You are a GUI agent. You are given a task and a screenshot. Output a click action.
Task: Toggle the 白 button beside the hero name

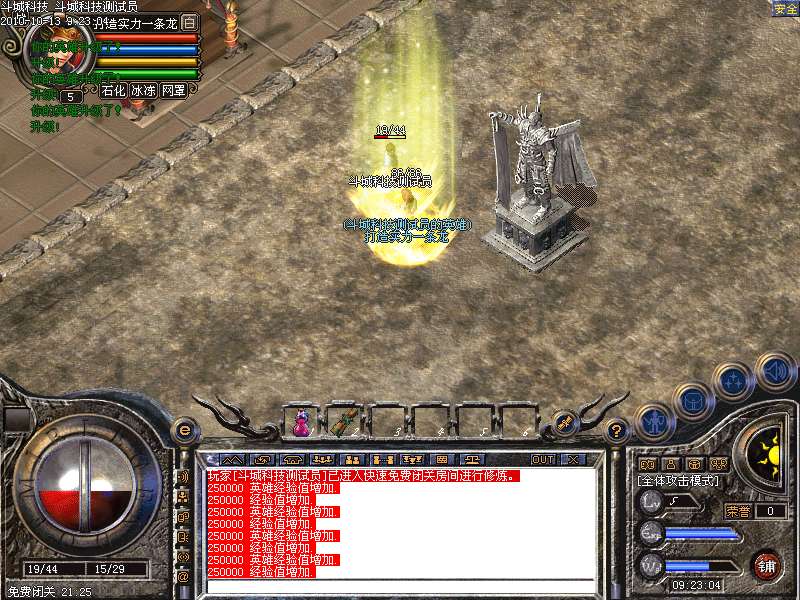(190, 22)
